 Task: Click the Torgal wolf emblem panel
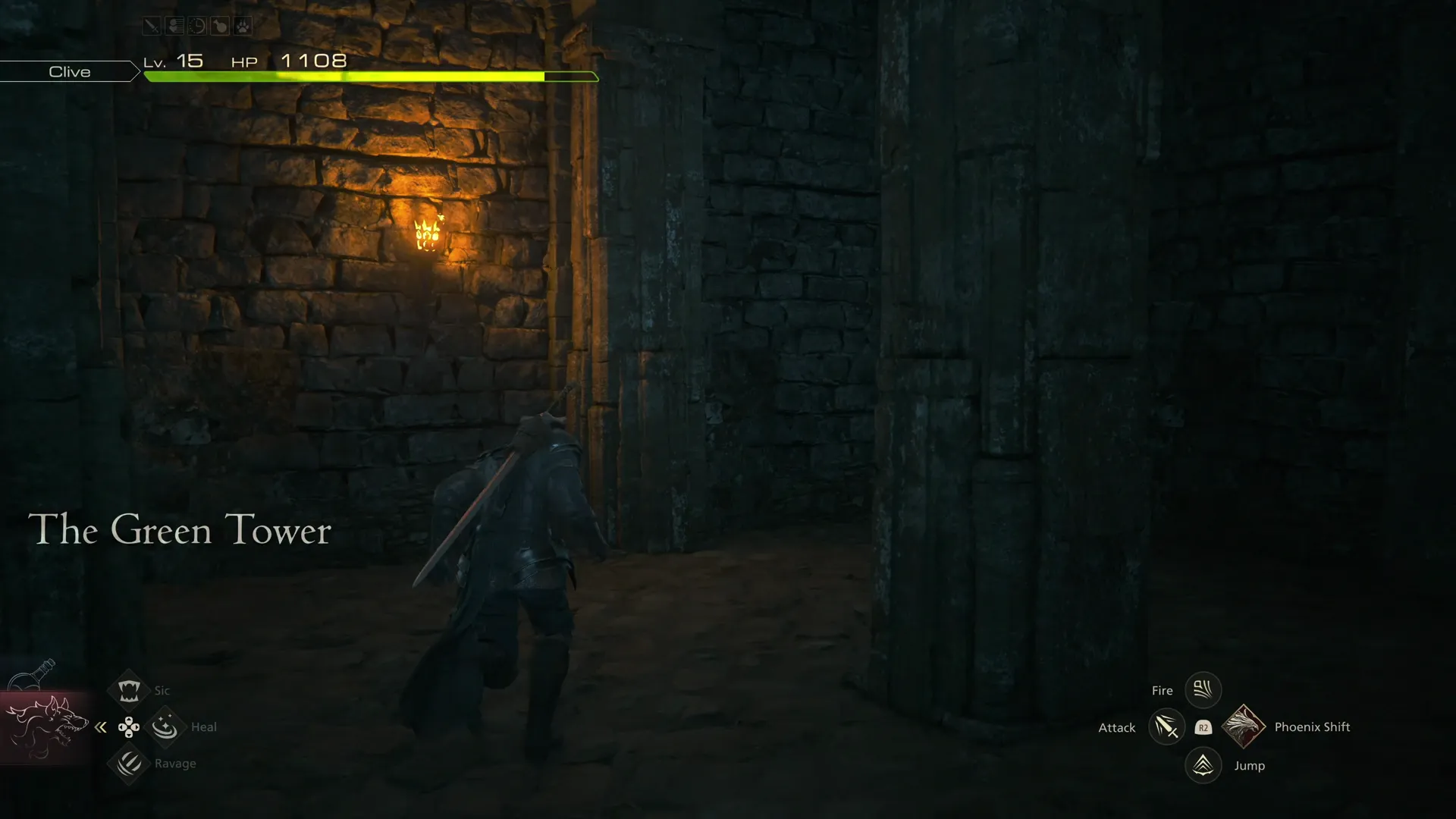[x=47, y=726]
